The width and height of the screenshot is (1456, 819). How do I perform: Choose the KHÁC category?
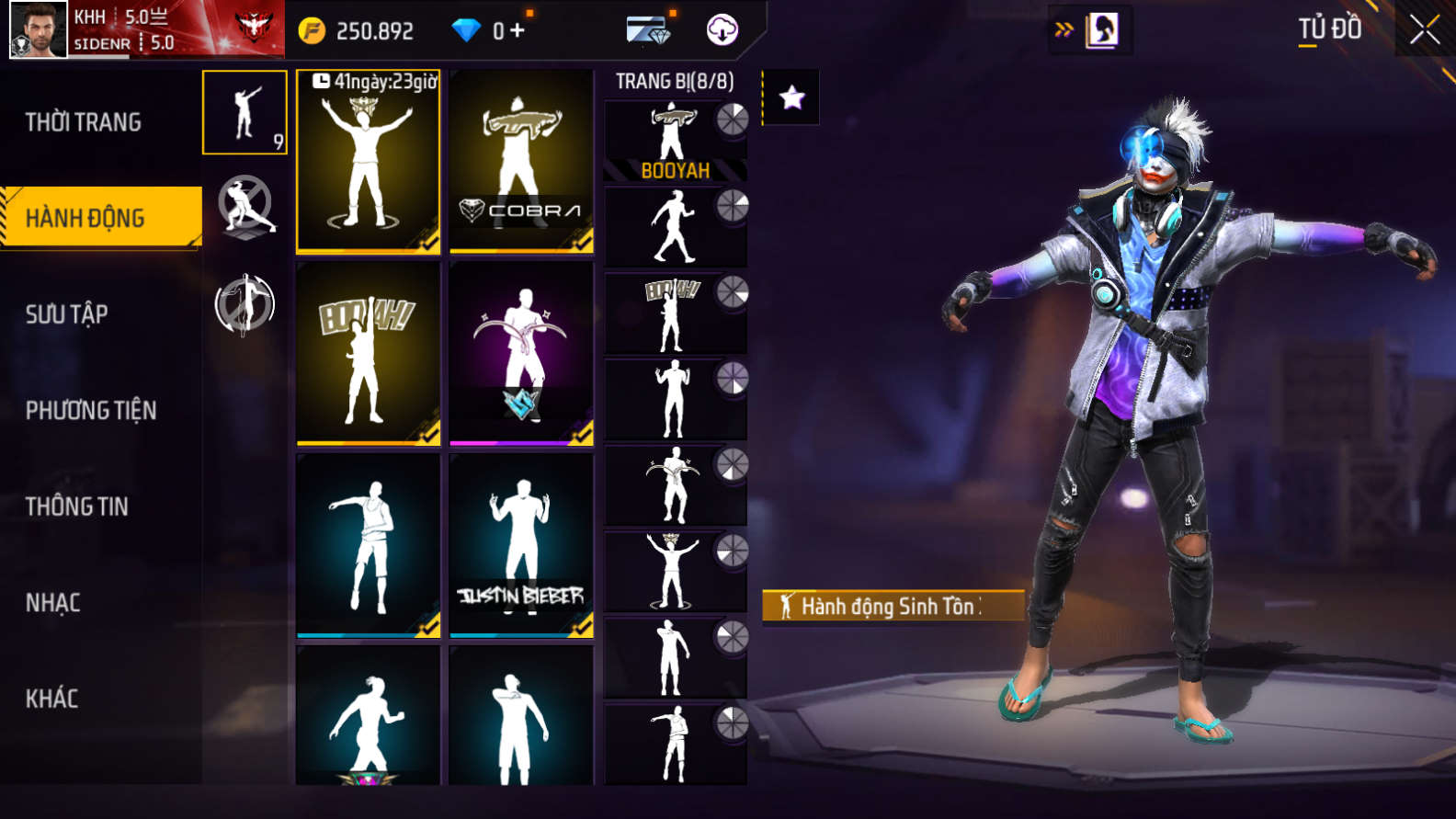coord(52,699)
